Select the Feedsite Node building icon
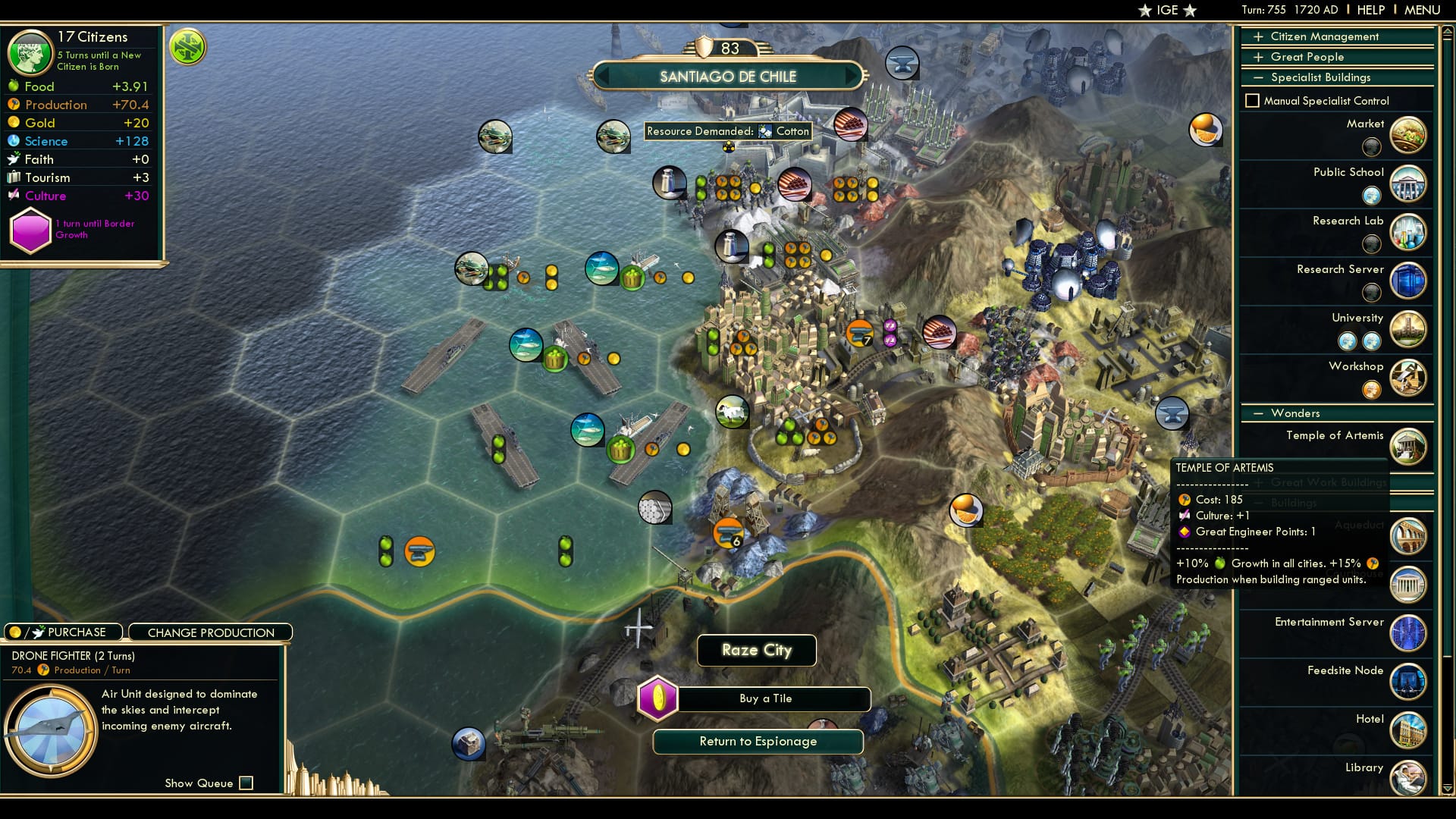Image resolution: width=1456 pixels, height=819 pixels. pos(1408,681)
